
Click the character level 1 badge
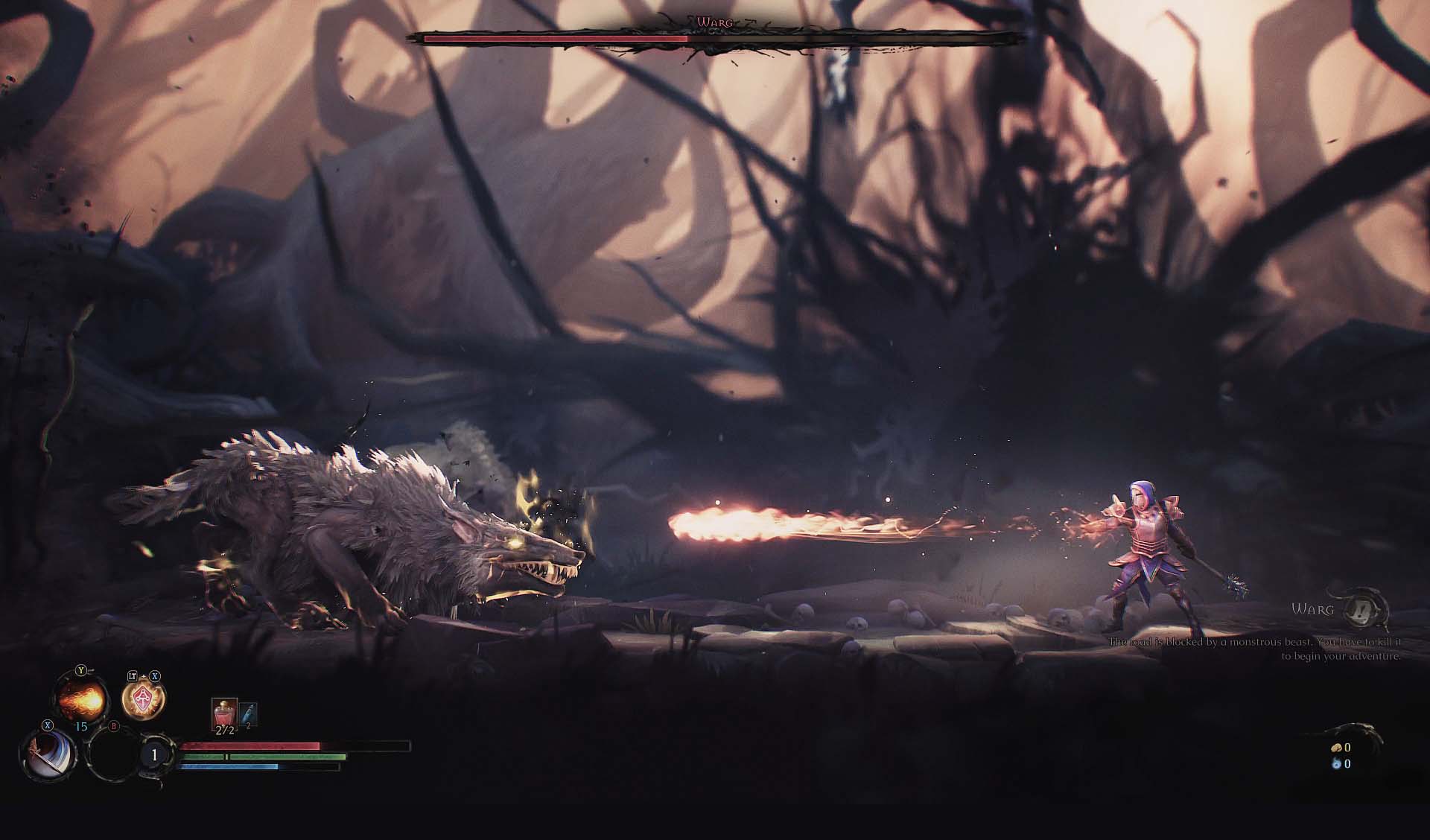(x=154, y=755)
